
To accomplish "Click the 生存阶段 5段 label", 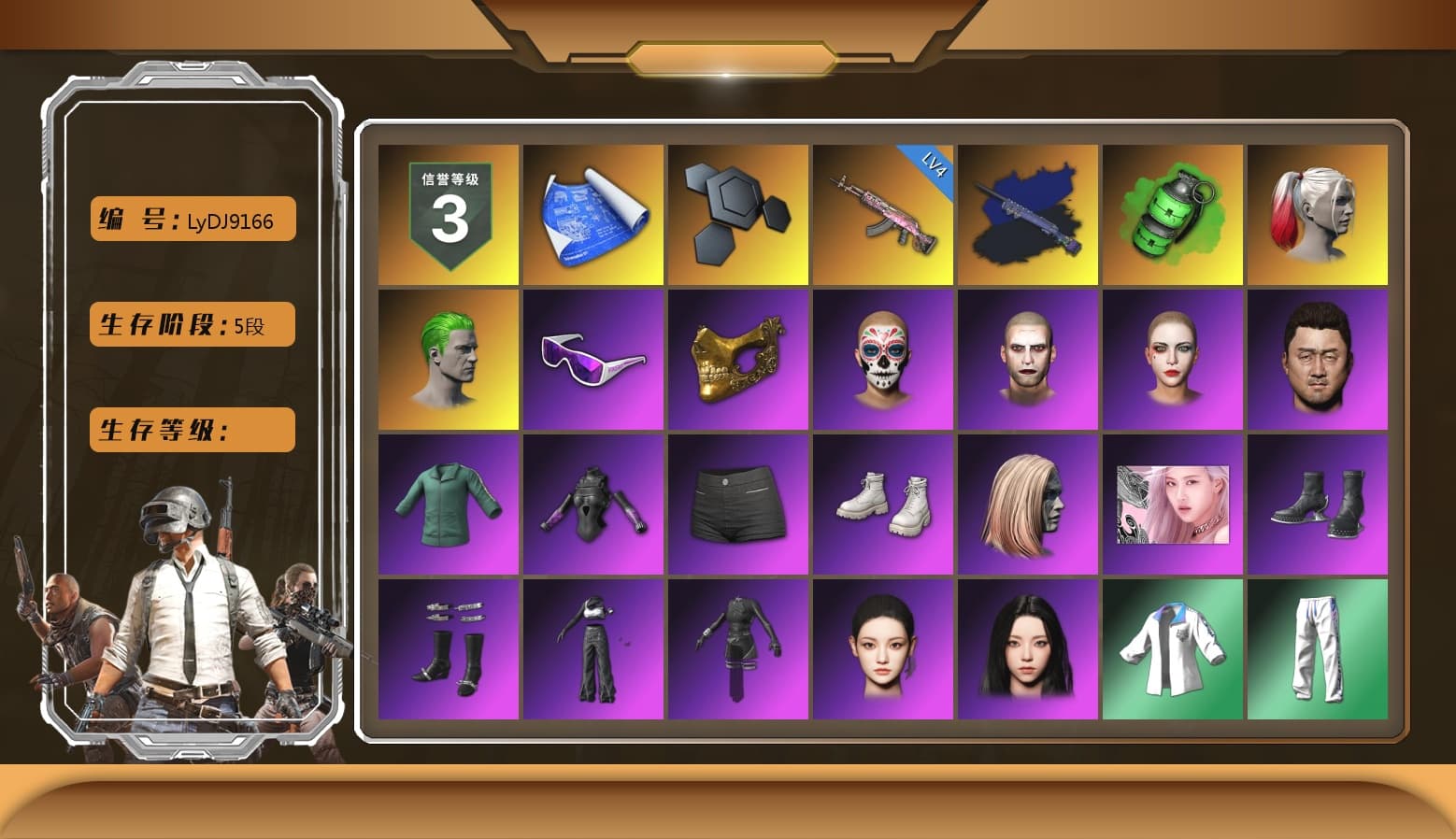I will tap(191, 324).
